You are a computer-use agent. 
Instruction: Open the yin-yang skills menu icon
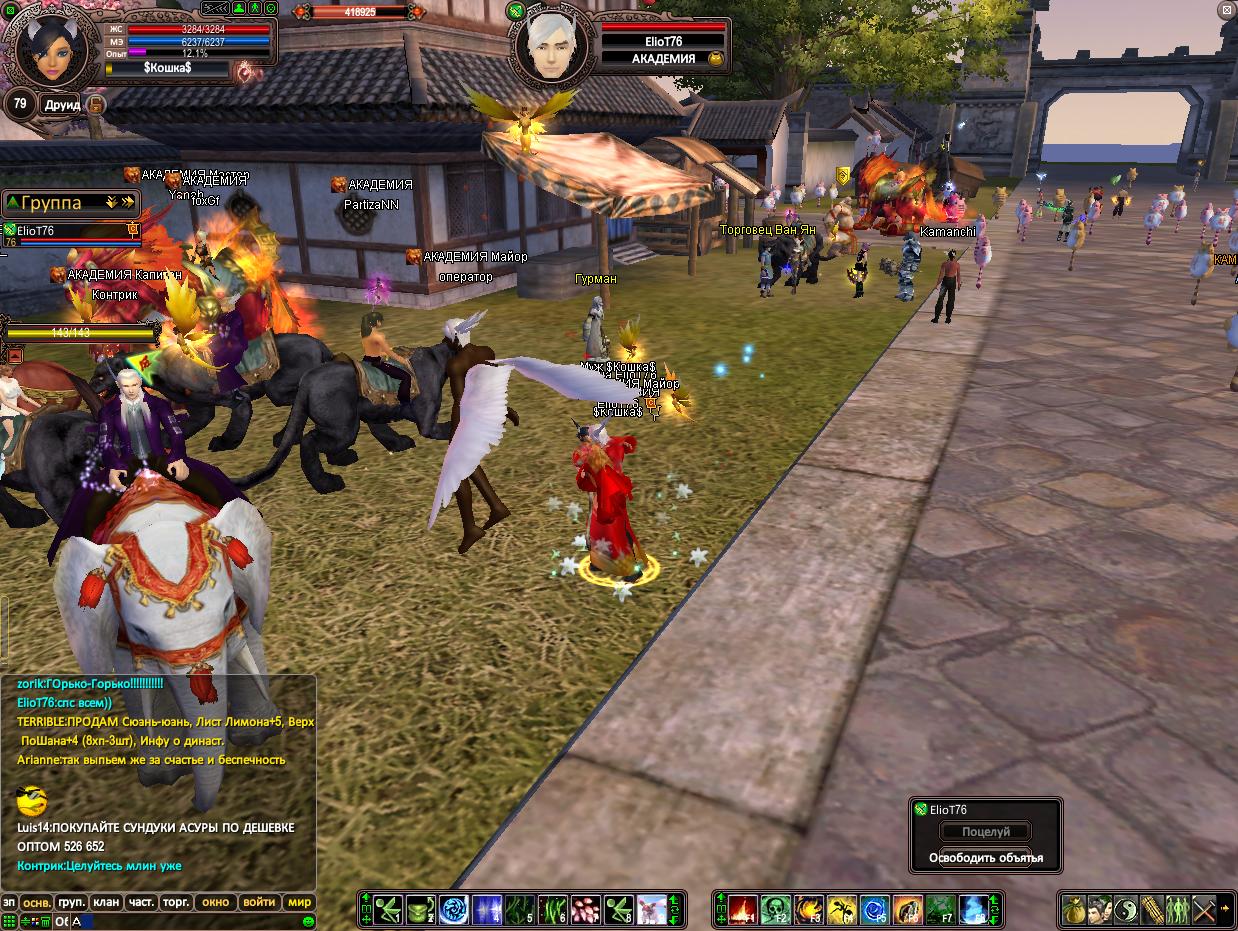(1126, 909)
